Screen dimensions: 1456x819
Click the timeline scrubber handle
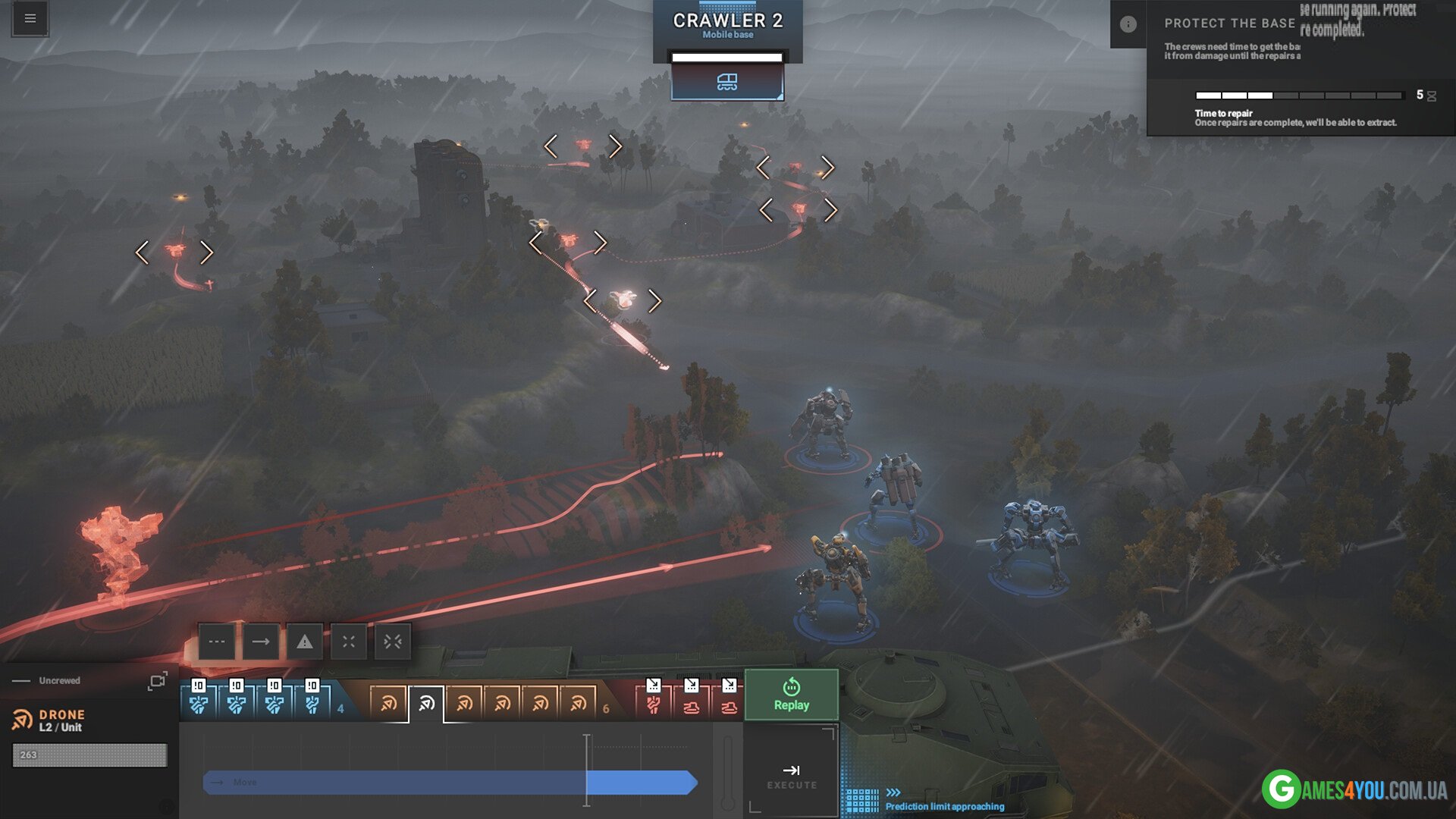pos(586,770)
